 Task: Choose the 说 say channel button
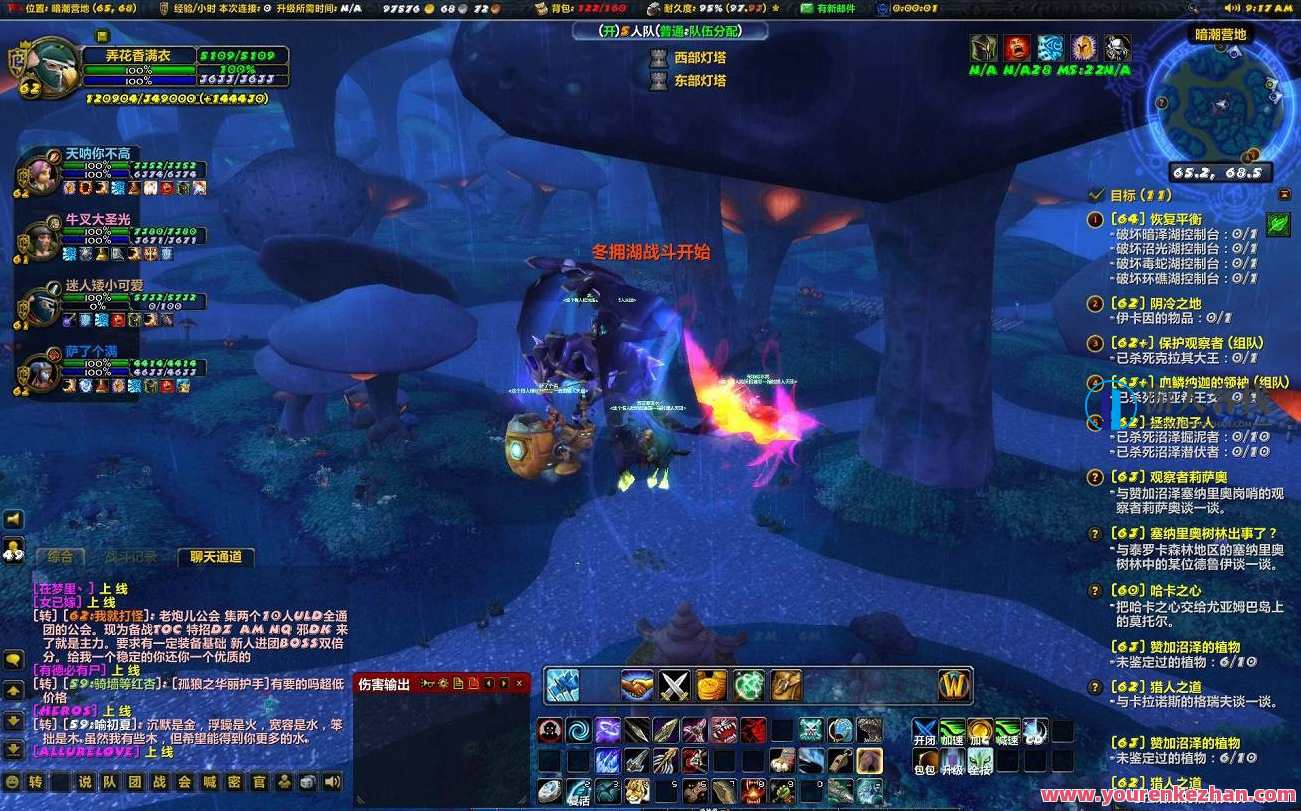(x=85, y=782)
